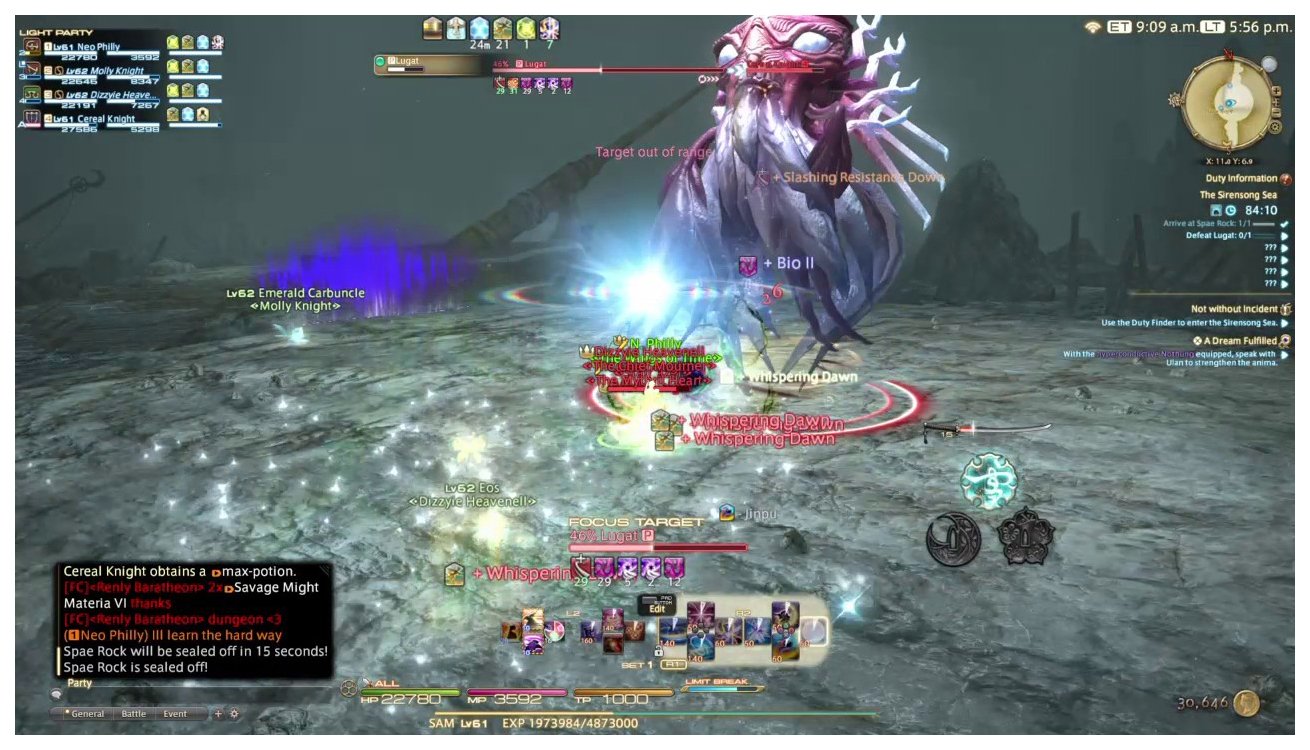This screenshot has height=750, width=1310.
Task: Open the Not without Incident quest entry
Action: 1236,309
